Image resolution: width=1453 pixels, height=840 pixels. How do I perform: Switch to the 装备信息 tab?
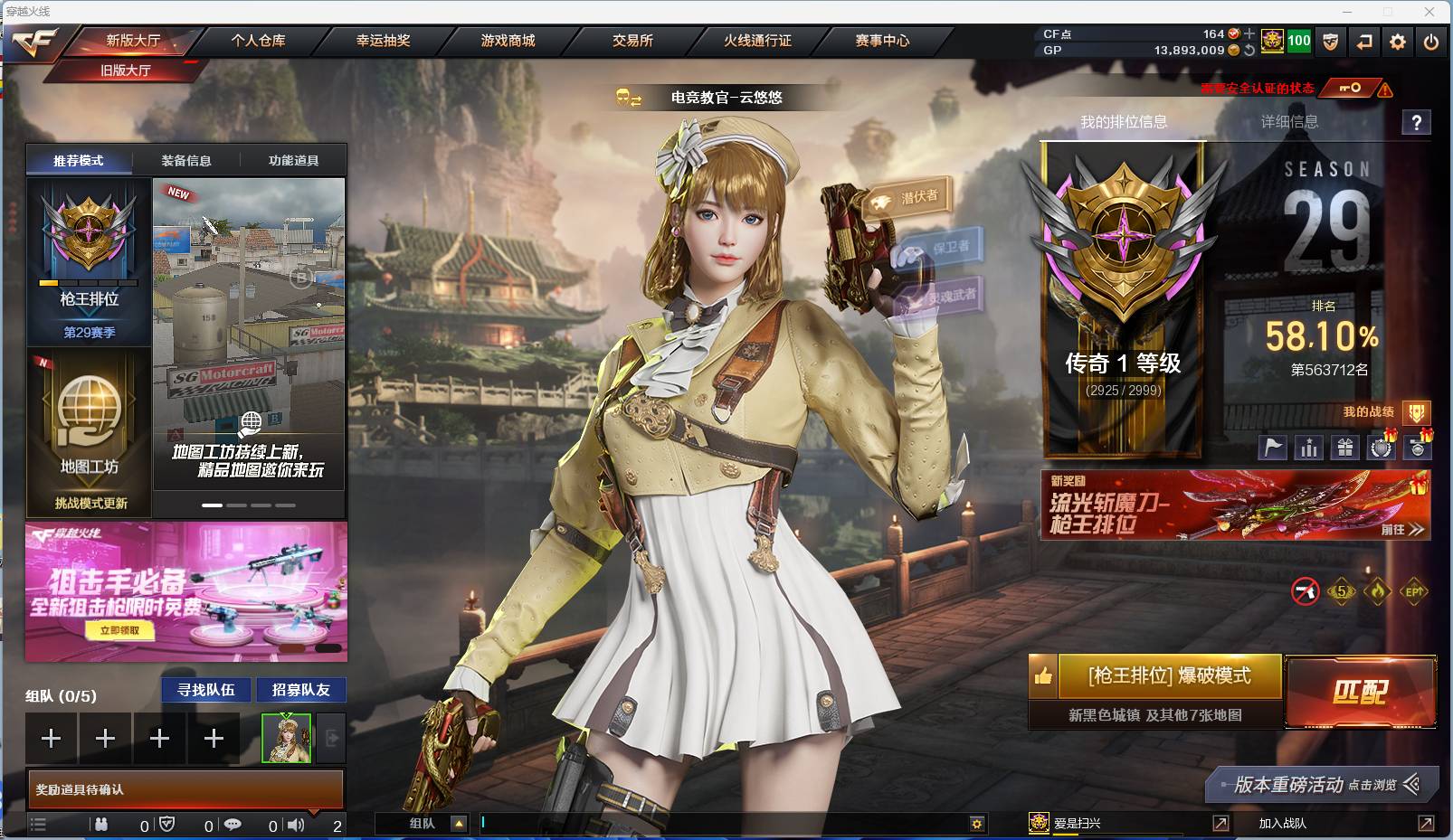tap(185, 159)
